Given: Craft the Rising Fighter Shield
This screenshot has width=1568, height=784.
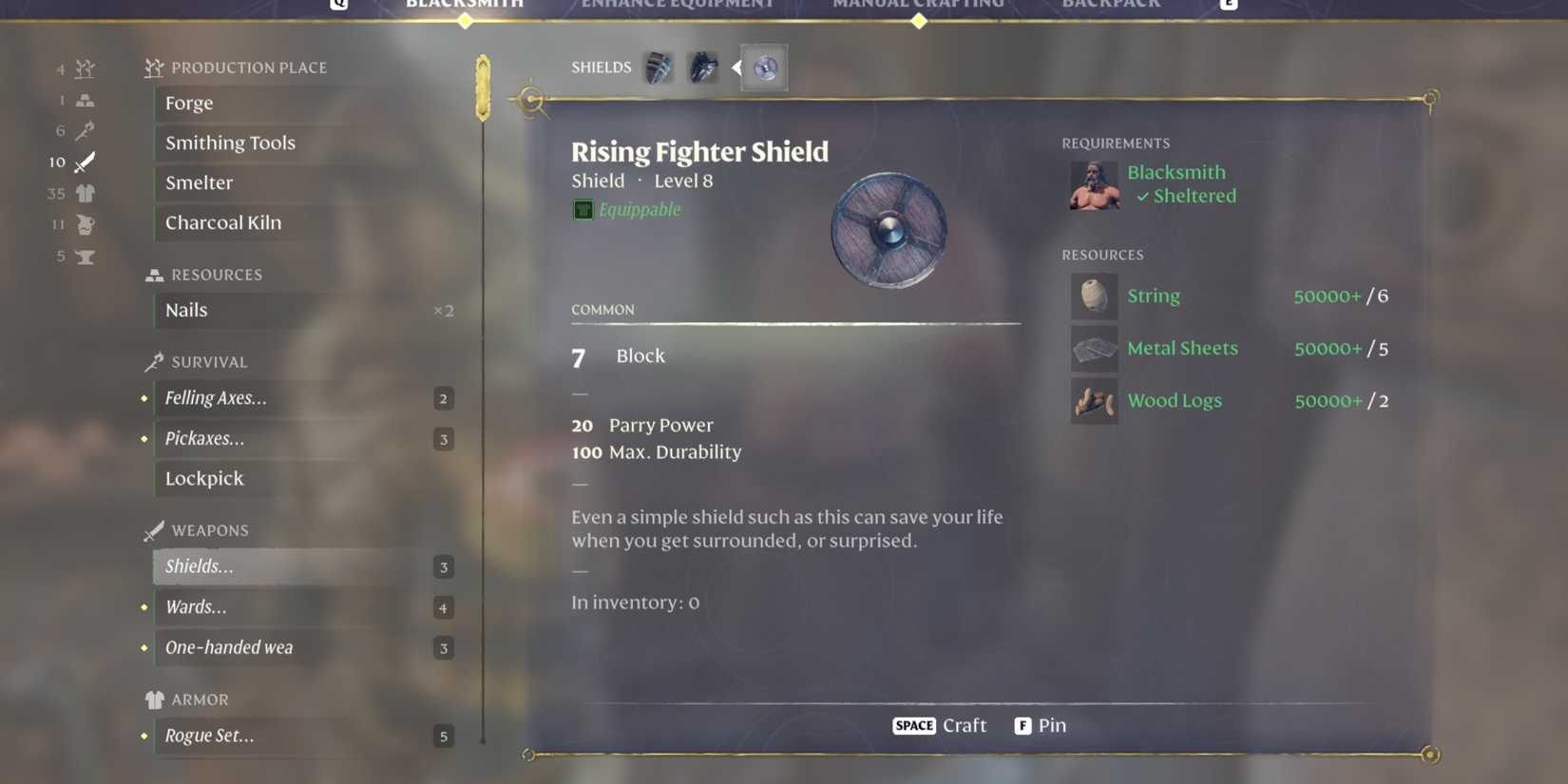Looking at the screenshot, I should 941,725.
